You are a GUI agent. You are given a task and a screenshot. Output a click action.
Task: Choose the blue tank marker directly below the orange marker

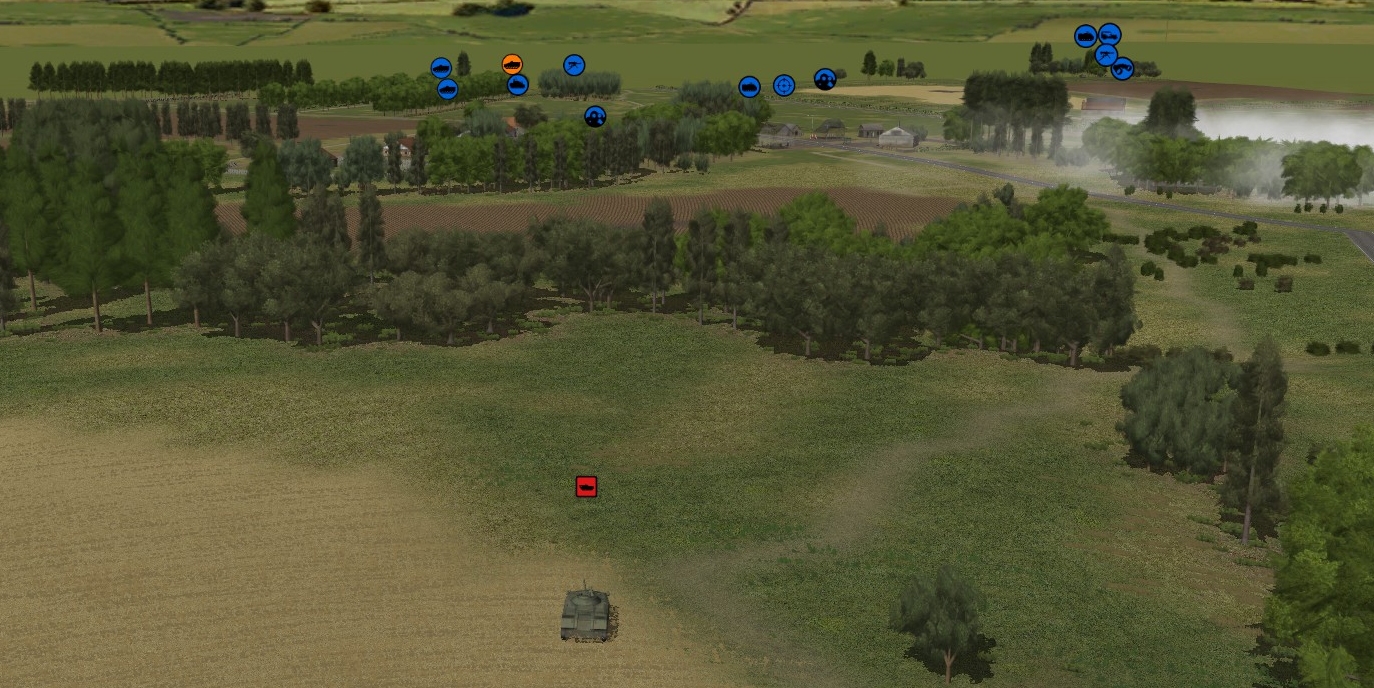pyautogui.click(x=517, y=85)
